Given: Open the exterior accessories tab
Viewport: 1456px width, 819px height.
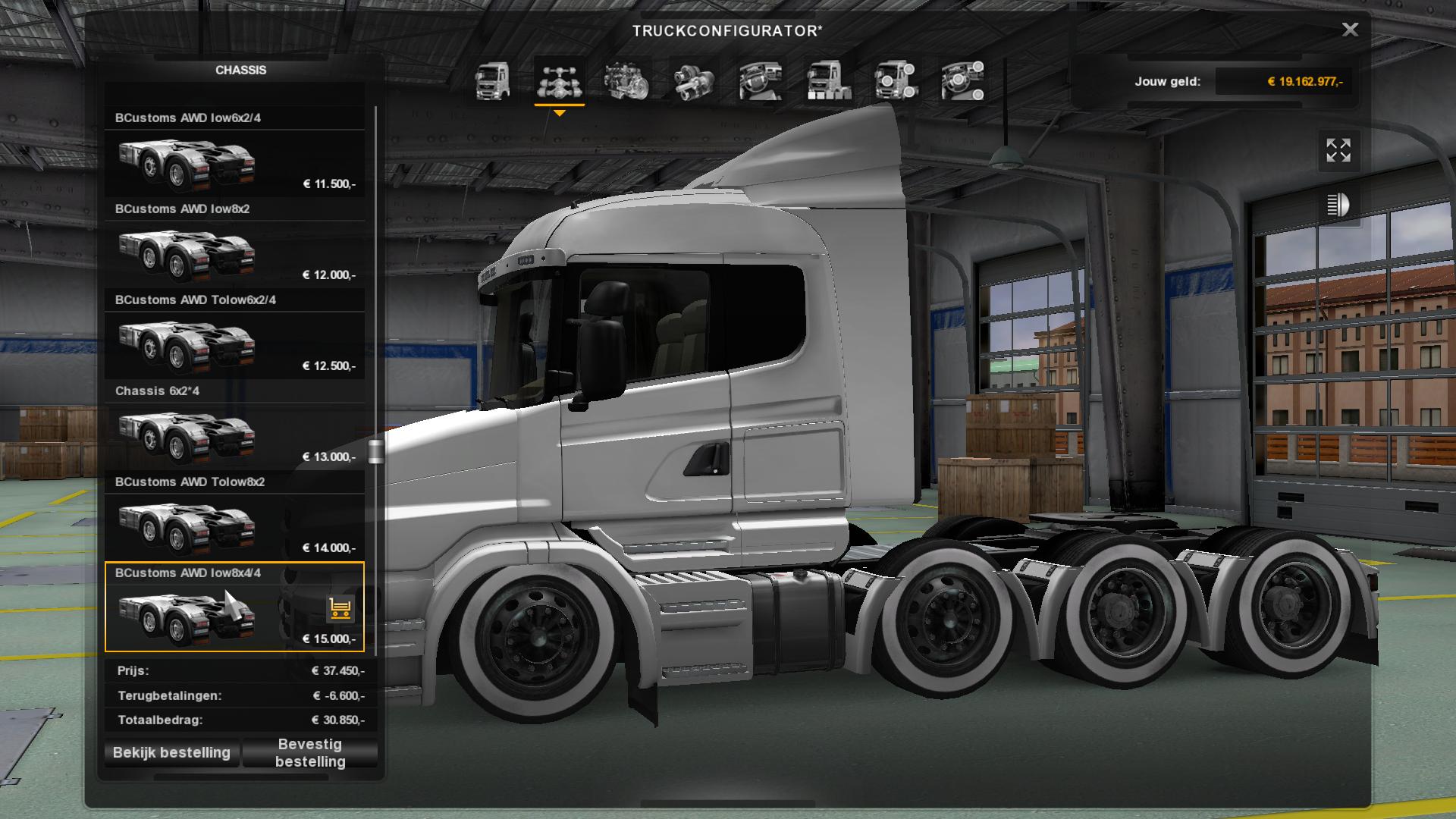Looking at the screenshot, I should (896, 81).
